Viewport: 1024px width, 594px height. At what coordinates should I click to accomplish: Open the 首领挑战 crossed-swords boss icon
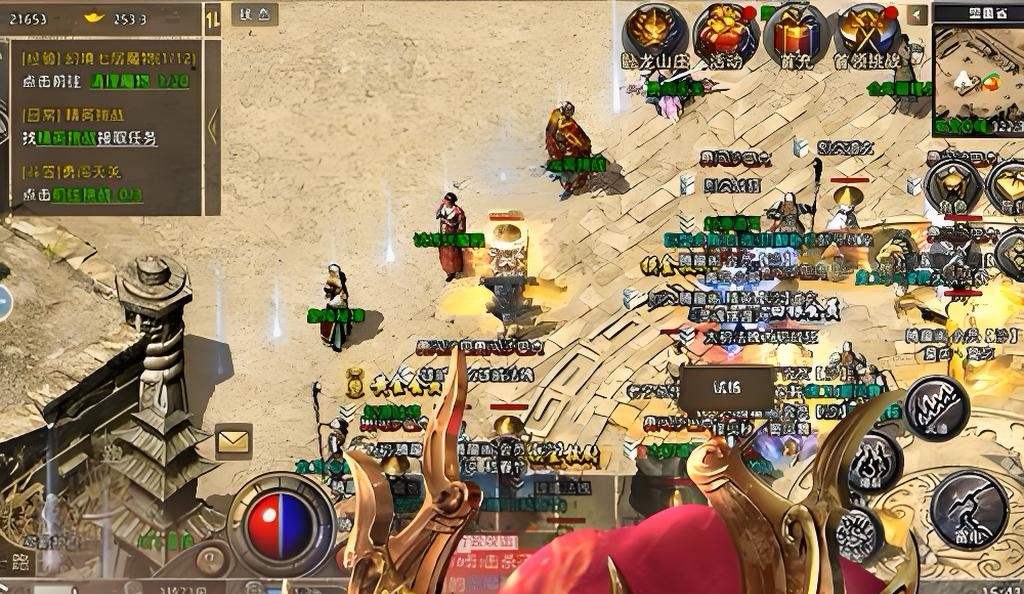[x=866, y=31]
